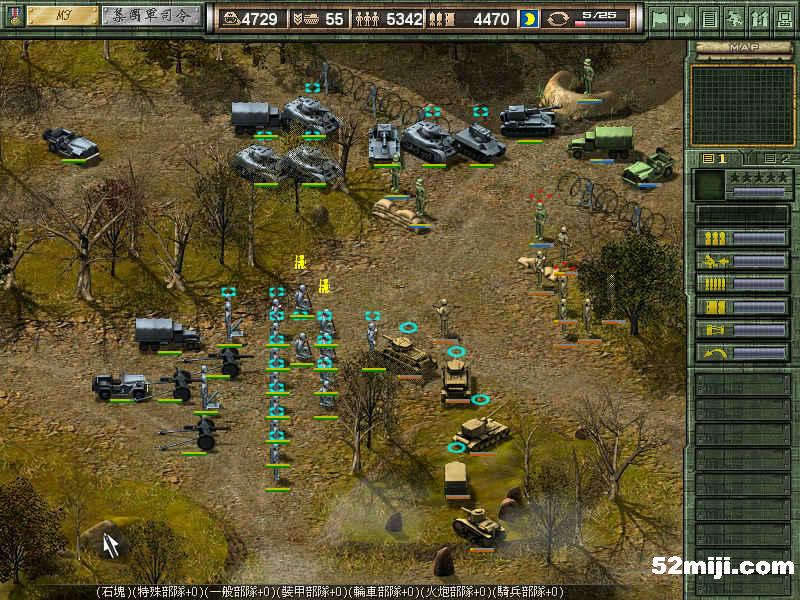Screen dimensions: 800x600
Task: Click the MAP label button
Action: pyautogui.click(x=741, y=47)
